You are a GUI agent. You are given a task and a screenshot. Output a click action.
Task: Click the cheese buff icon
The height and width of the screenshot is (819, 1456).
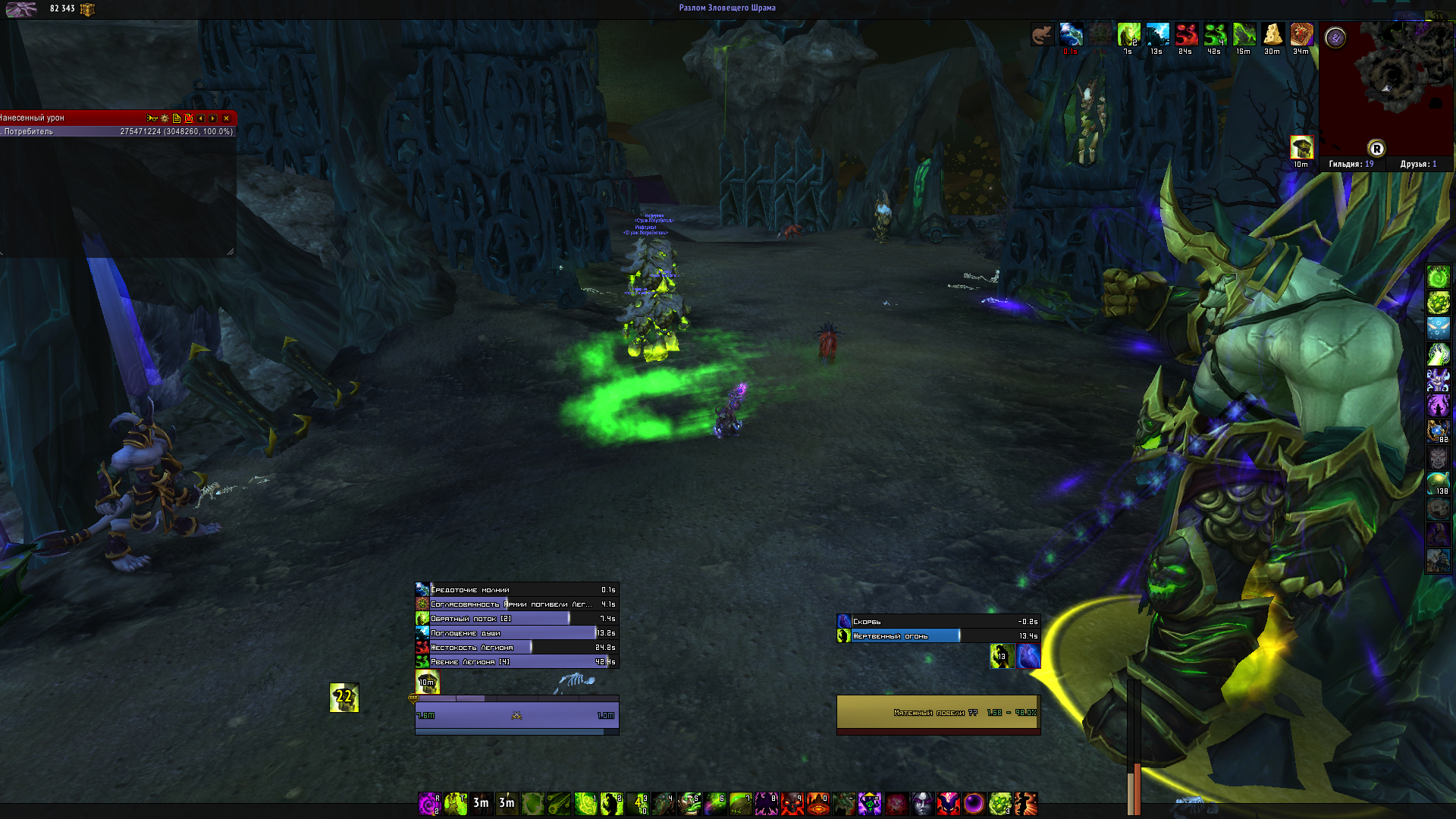pos(1272,35)
